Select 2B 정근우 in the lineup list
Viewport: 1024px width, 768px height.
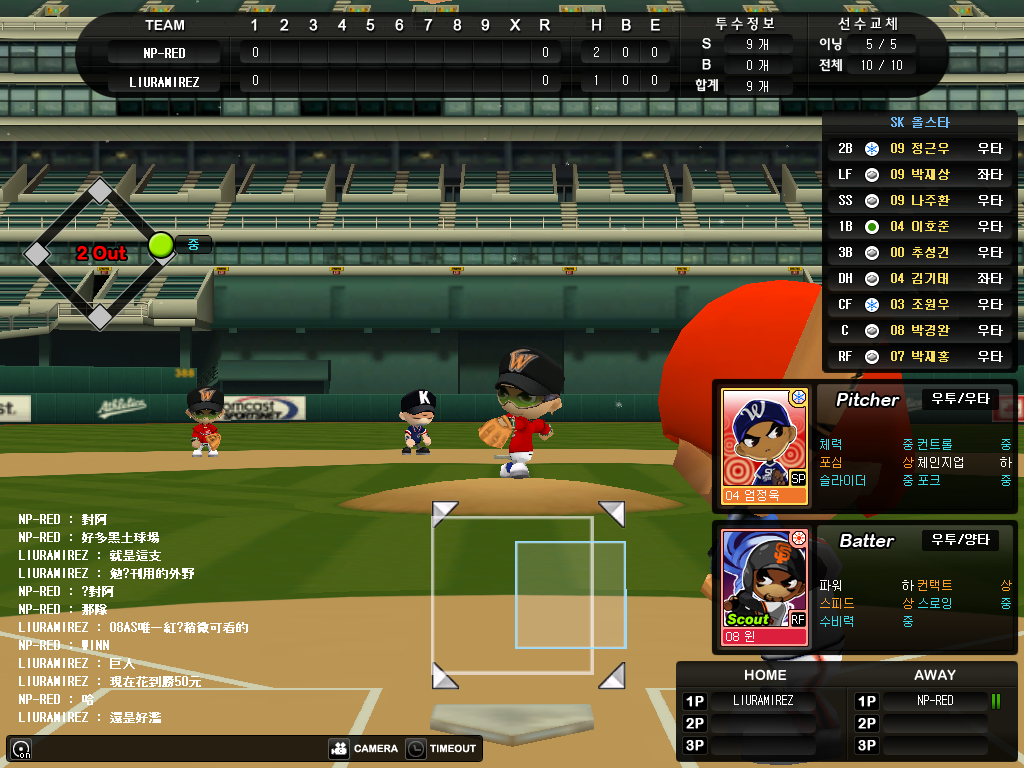point(919,149)
